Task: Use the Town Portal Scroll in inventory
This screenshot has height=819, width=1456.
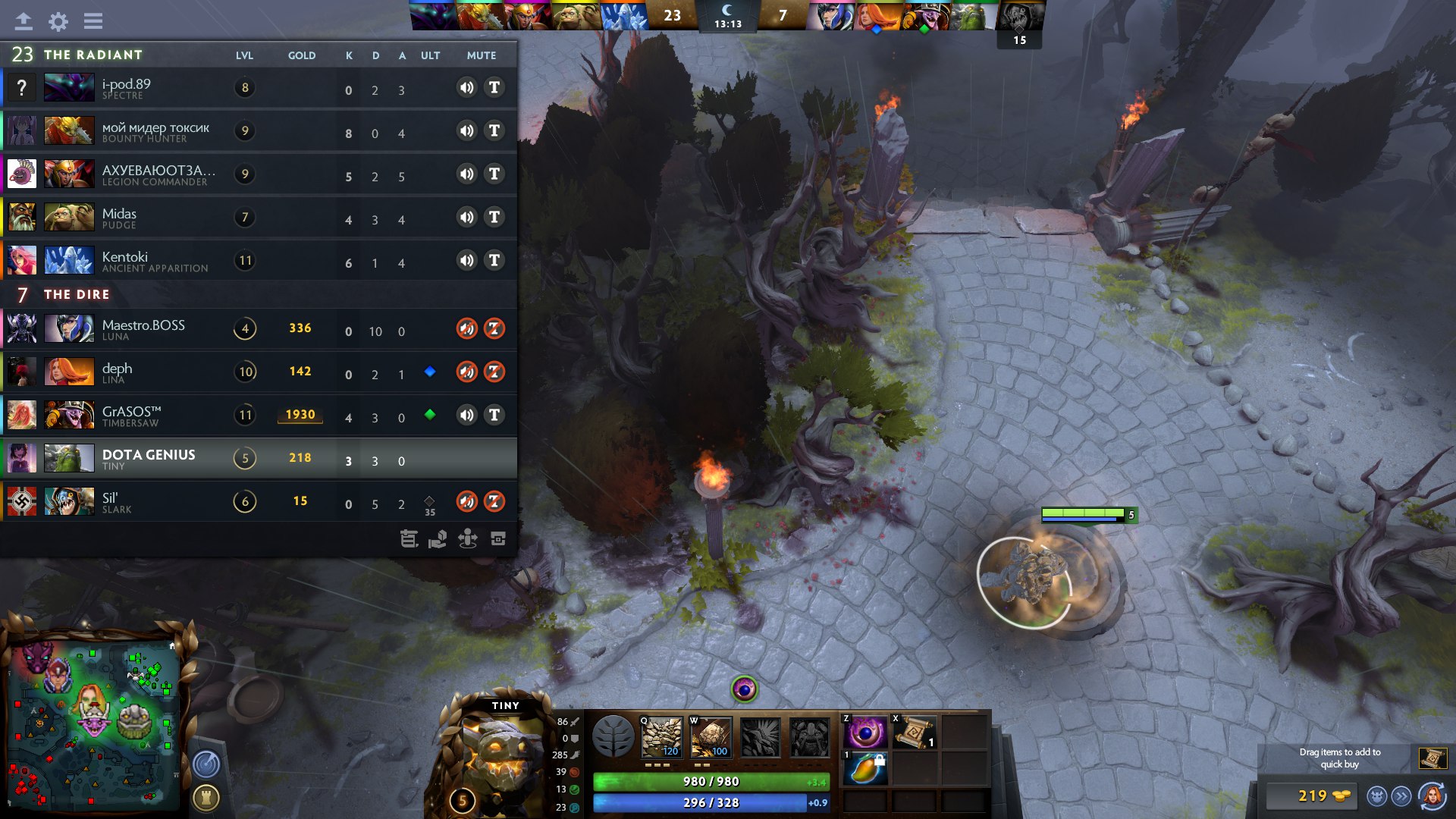Action: pos(914,733)
